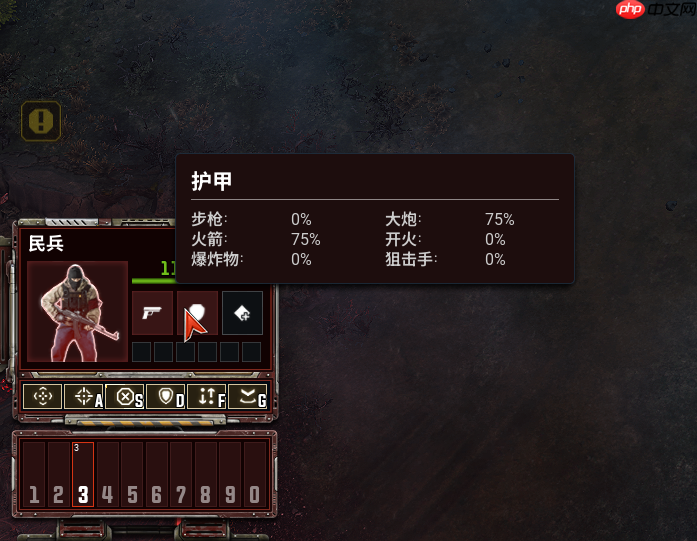Viewport: 697px width, 541px height.
Task: Activate the attack crosshair command
Action: (x=84, y=396)
